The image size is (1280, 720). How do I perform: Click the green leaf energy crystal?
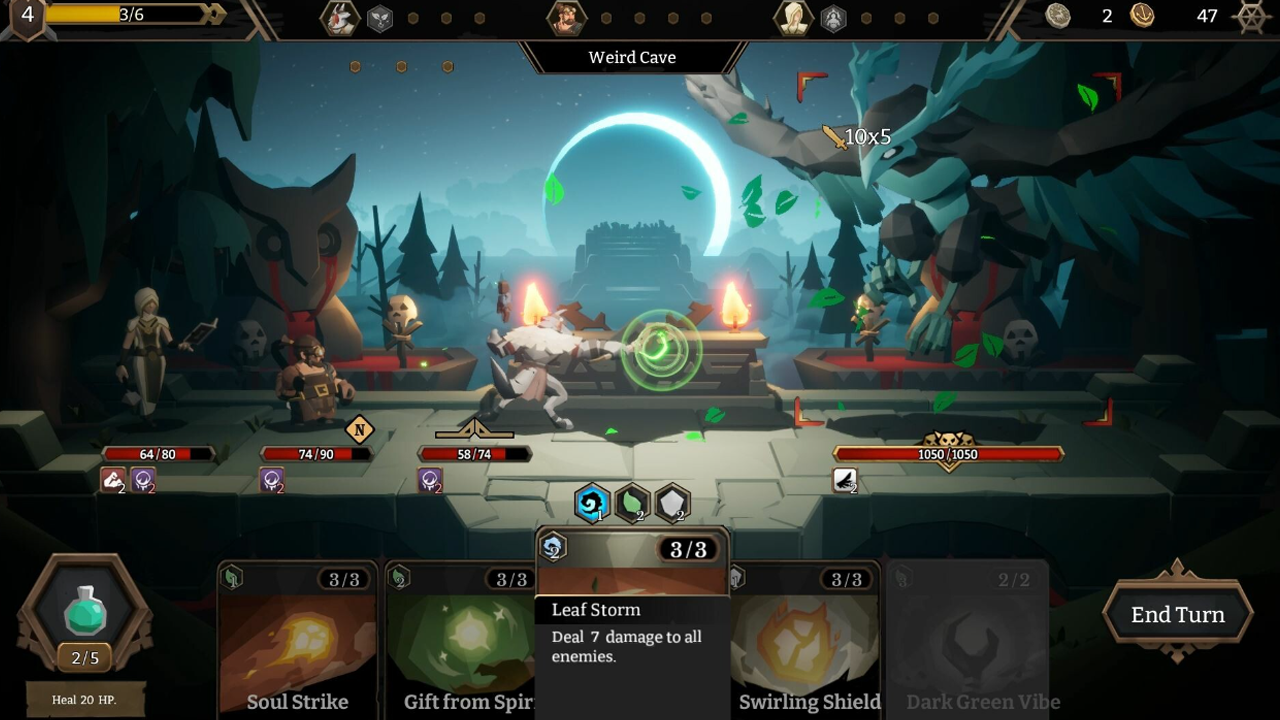coord(632,503)
